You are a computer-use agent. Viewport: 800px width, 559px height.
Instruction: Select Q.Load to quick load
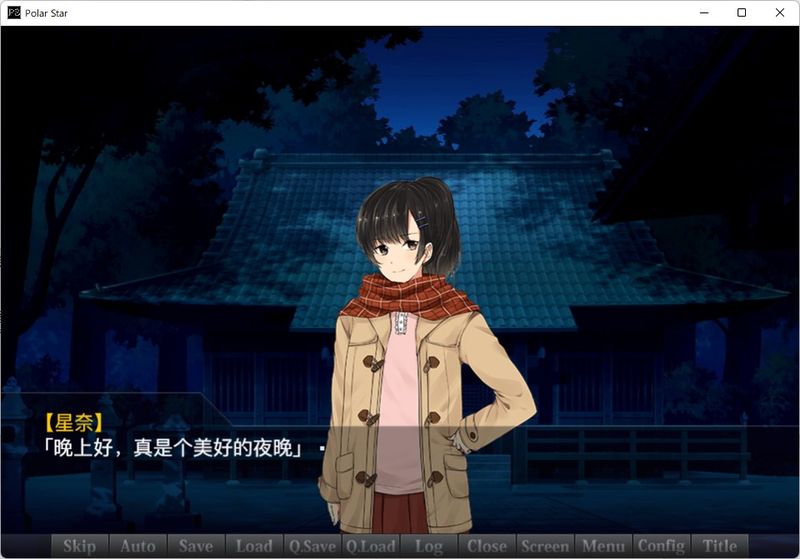tap(371, 546)
